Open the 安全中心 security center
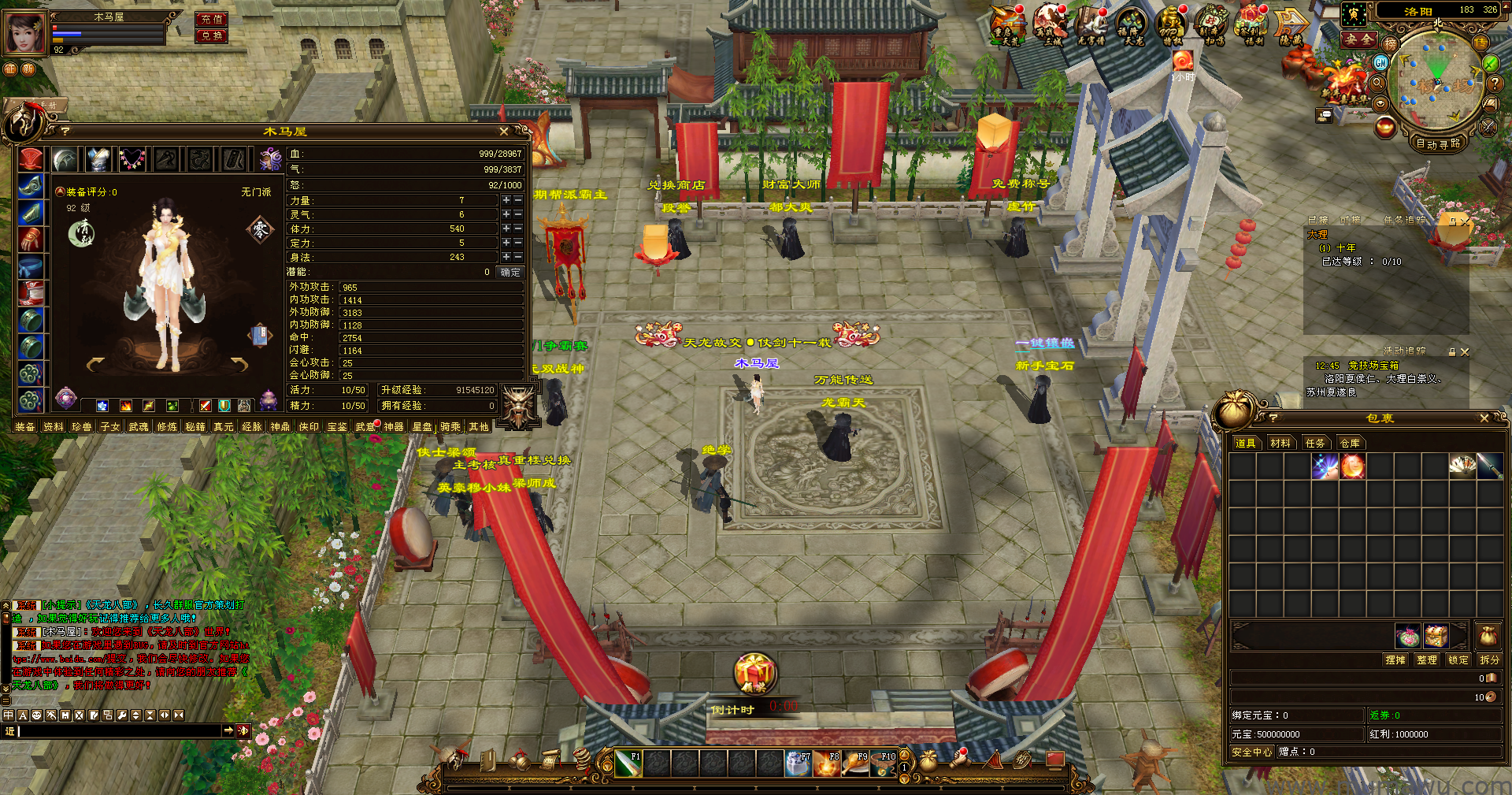The width and height of the screenshot is (1512, 795). pyautogui.click(x=1251, y=752)
